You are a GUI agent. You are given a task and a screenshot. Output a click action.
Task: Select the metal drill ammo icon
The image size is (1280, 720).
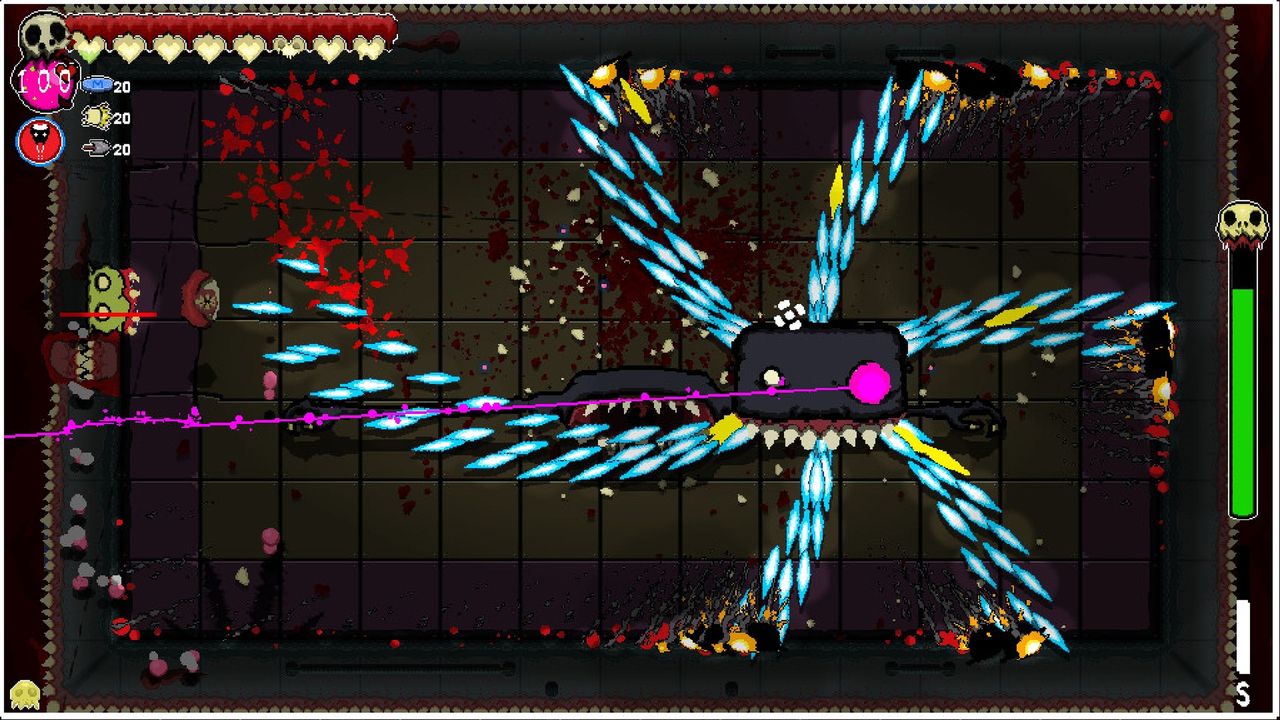(94, 148)
